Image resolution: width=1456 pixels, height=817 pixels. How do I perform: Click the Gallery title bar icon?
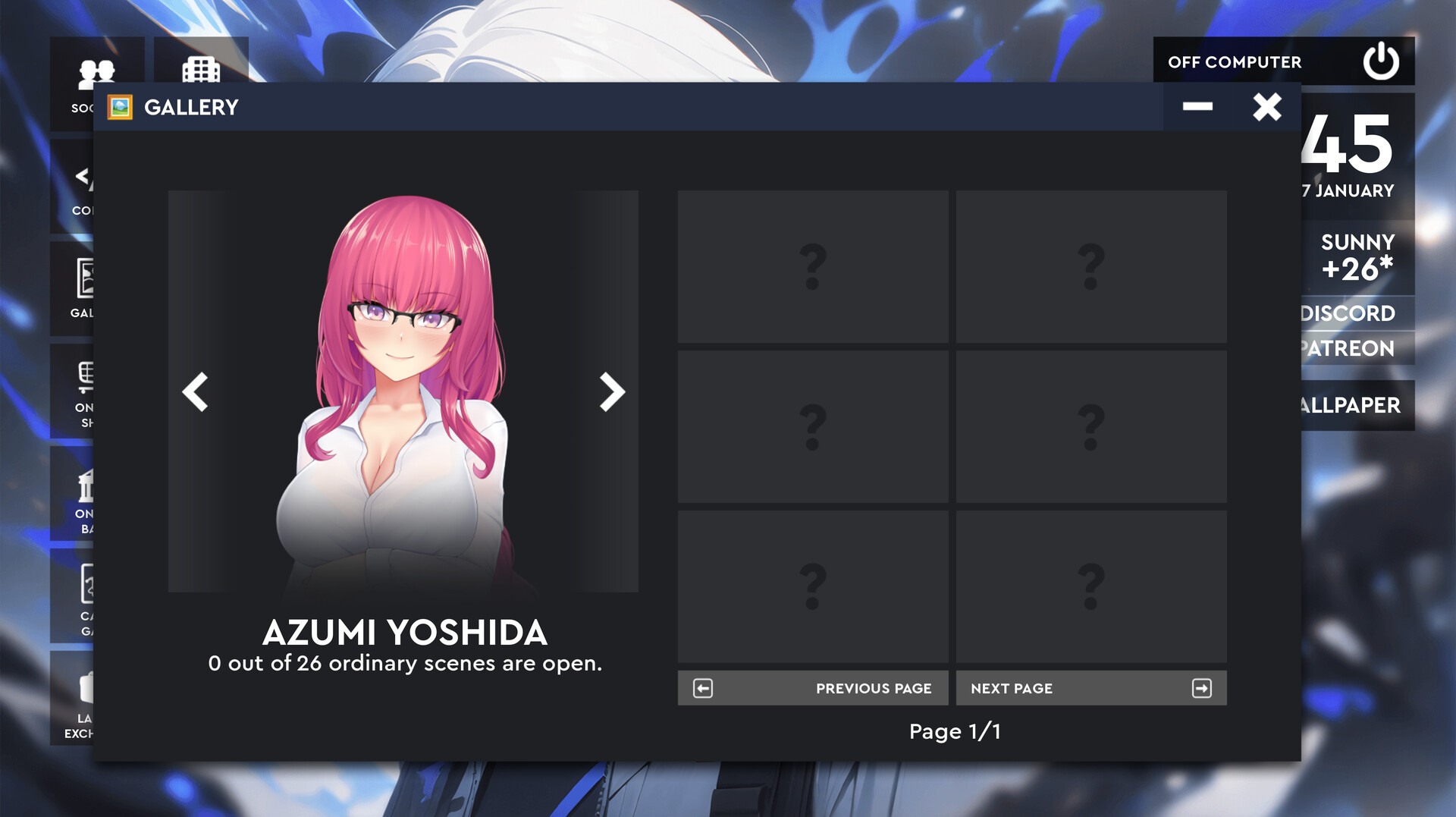coord(121,106)
